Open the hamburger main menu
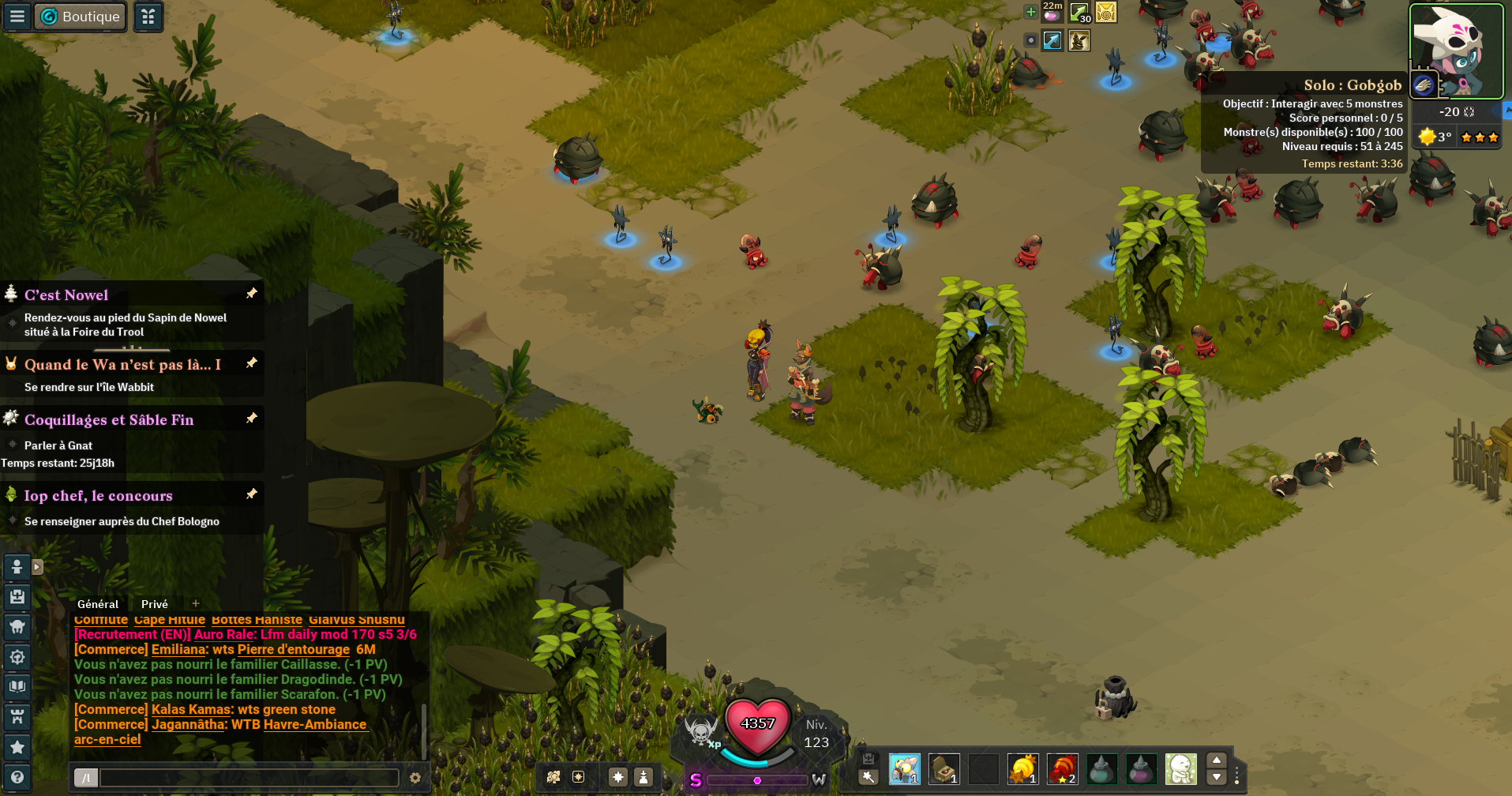 (x=17, y=17)
